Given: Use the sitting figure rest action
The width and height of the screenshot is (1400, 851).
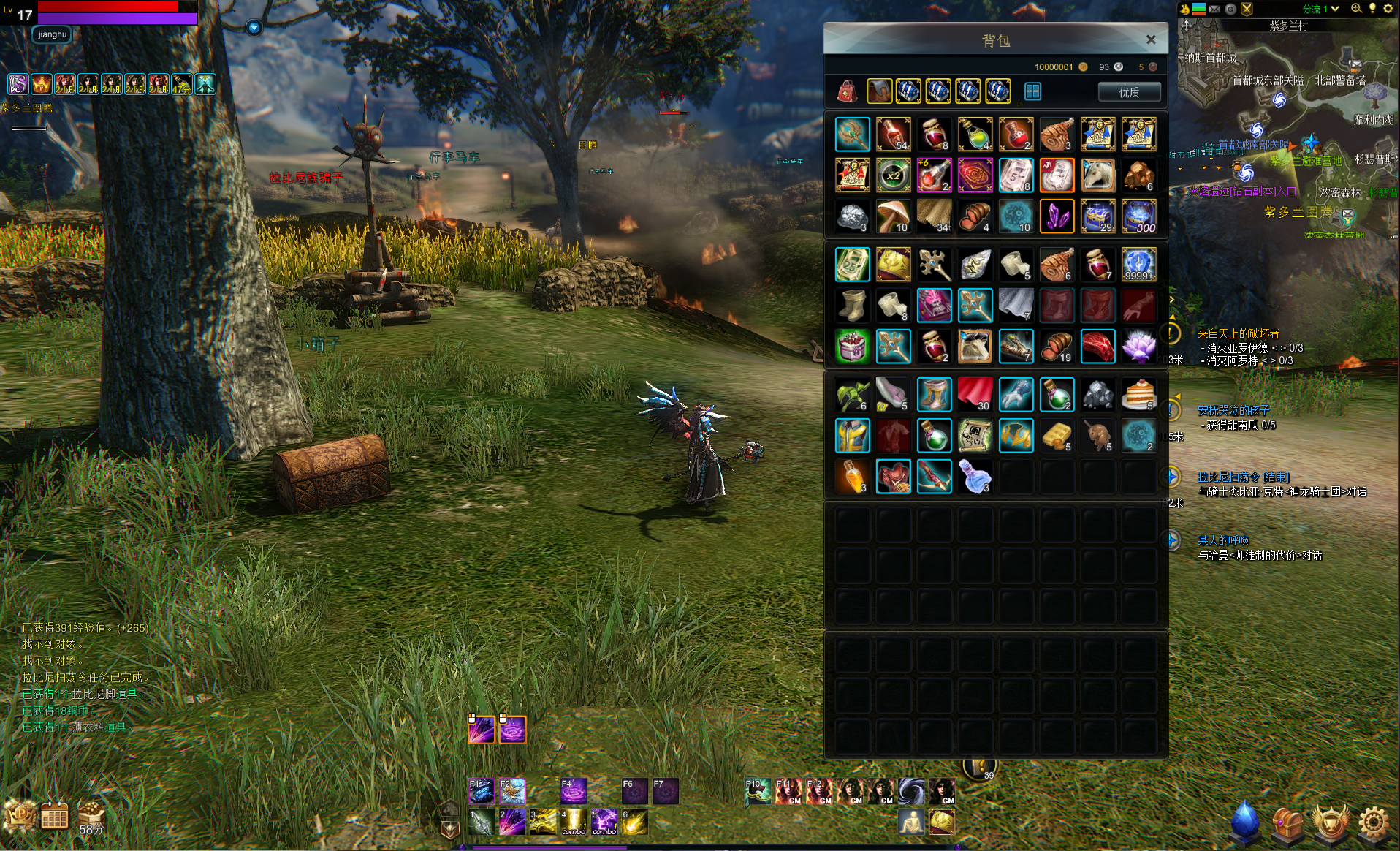Looking at the screenshot, I should coord(910,823).
